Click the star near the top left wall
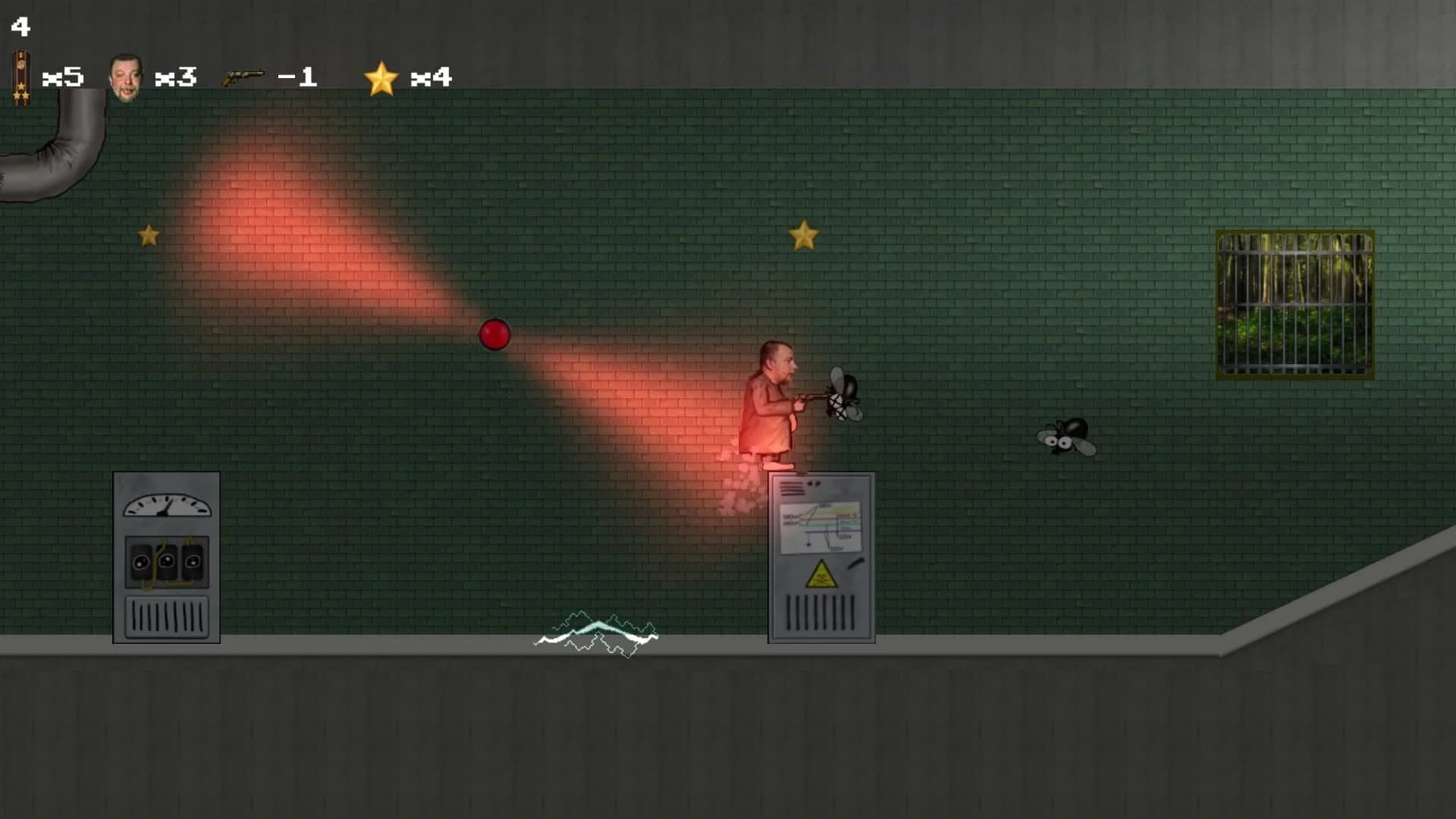Screen dimensions: 1456x819 149,235
